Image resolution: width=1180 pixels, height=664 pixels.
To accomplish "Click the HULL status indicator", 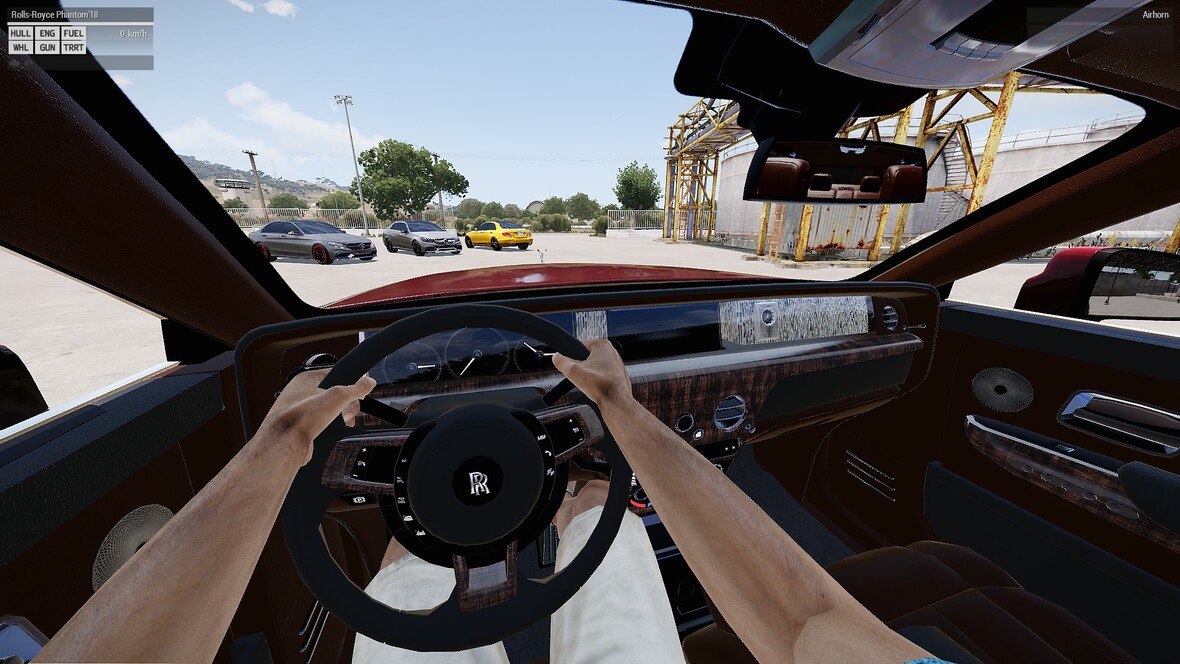I will coord(20,33).
